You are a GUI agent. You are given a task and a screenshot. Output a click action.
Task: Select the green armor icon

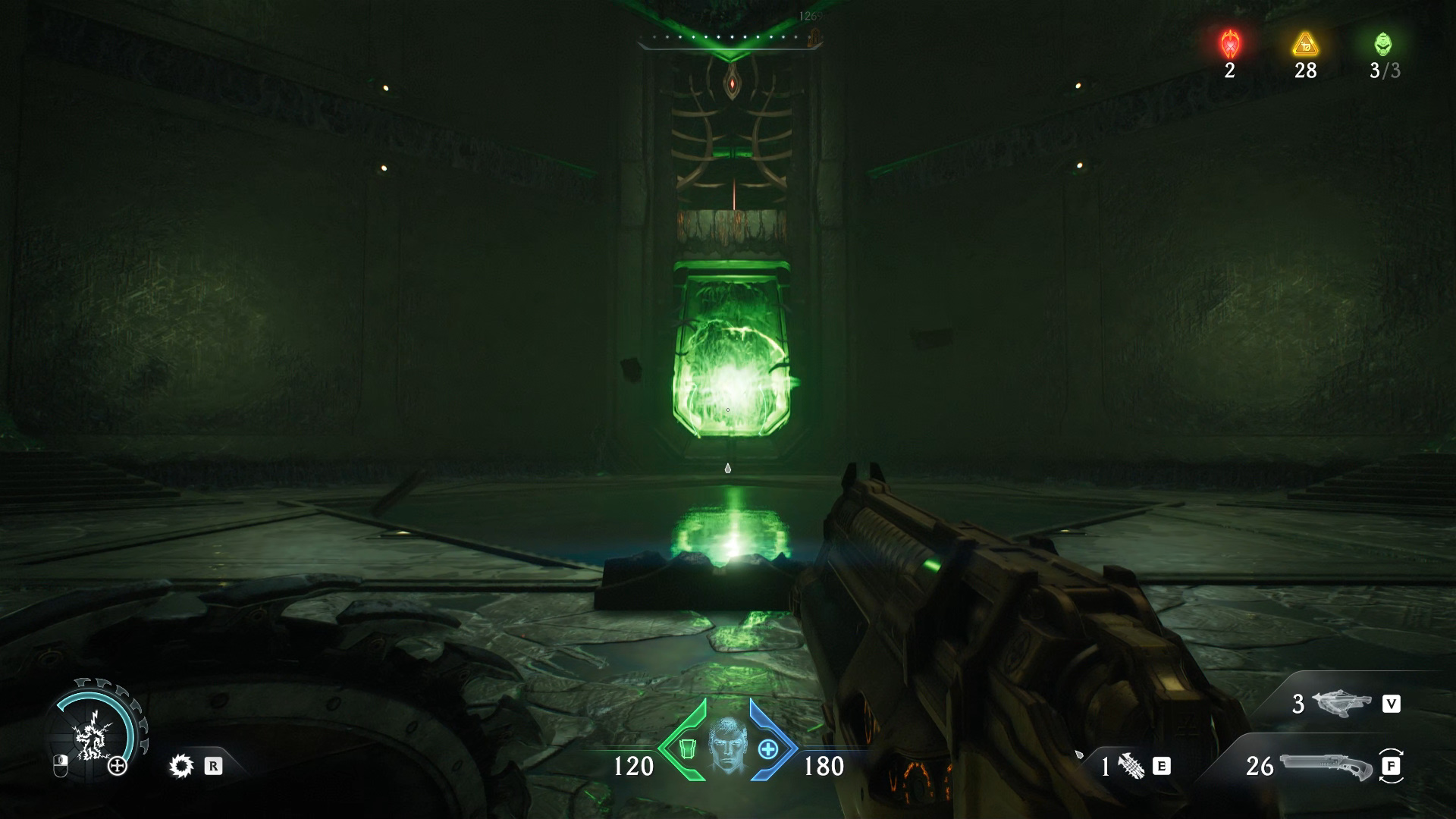[687, 750]
